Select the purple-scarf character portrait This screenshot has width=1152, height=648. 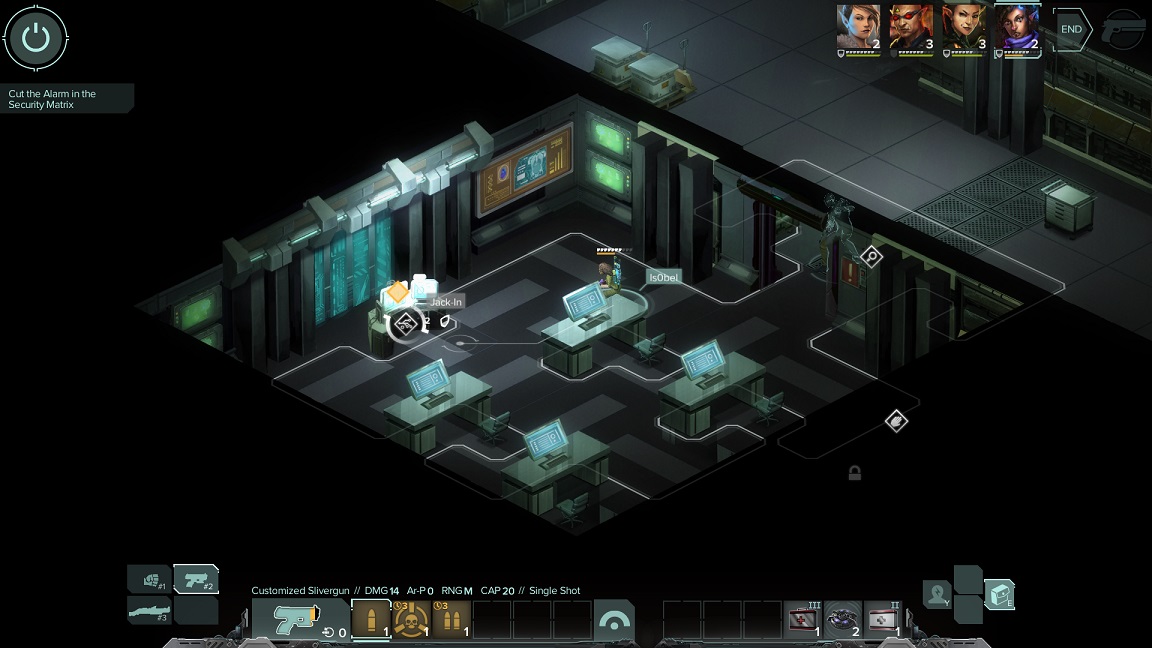[1017, 28]
